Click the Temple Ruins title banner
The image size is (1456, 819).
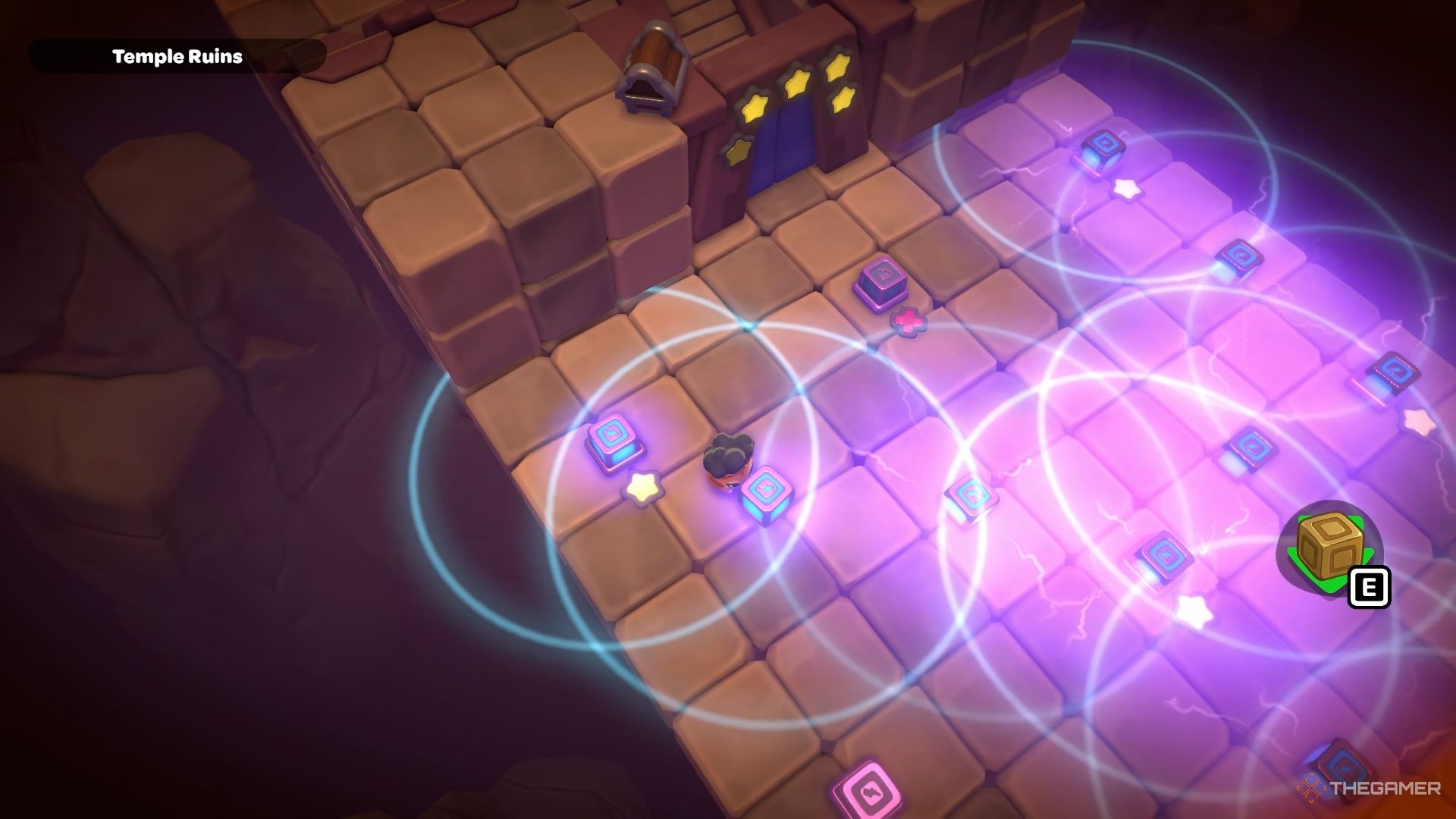coord(177,55)
